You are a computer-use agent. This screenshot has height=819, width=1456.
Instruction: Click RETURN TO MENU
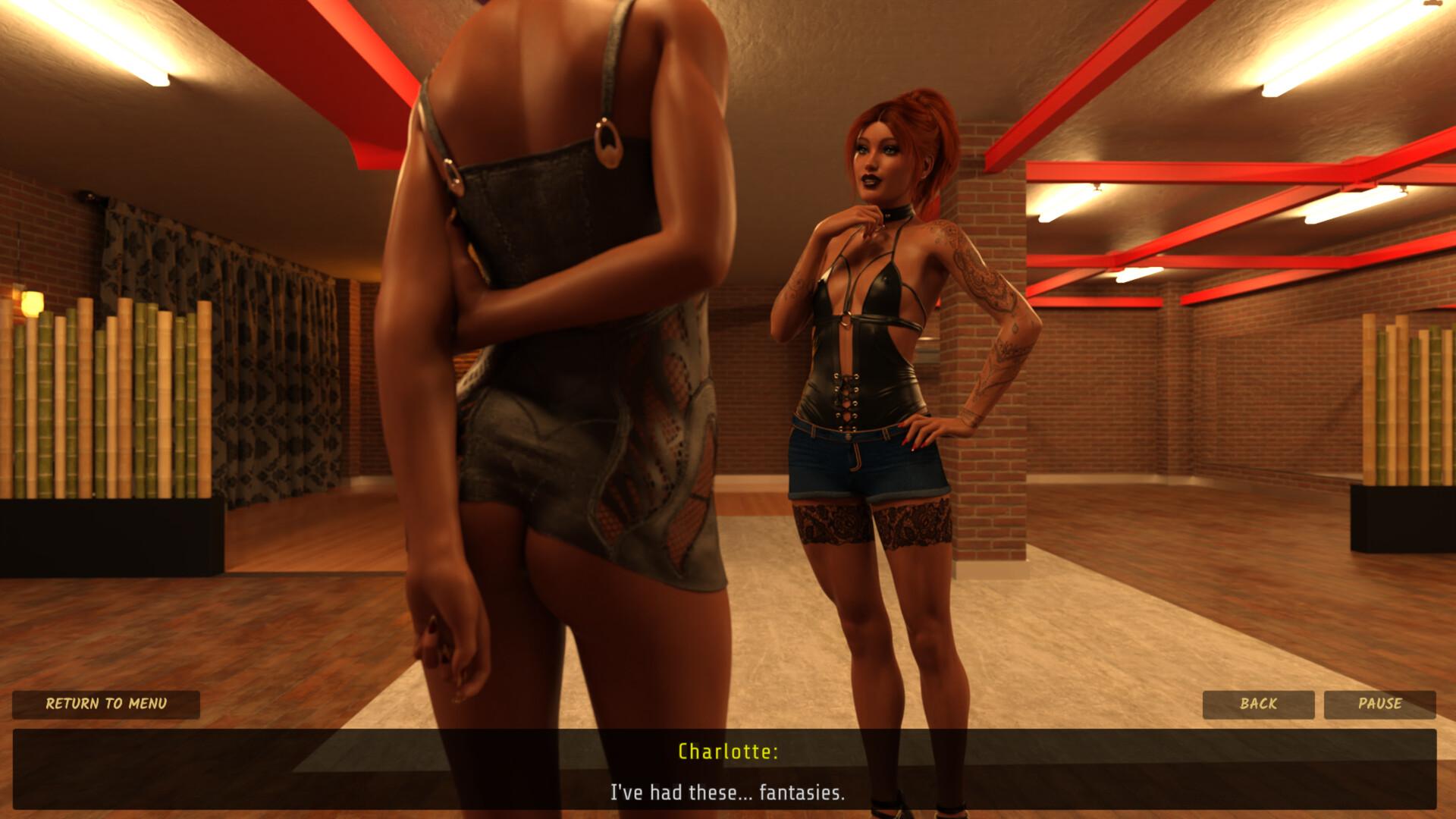tap(106, 704)
